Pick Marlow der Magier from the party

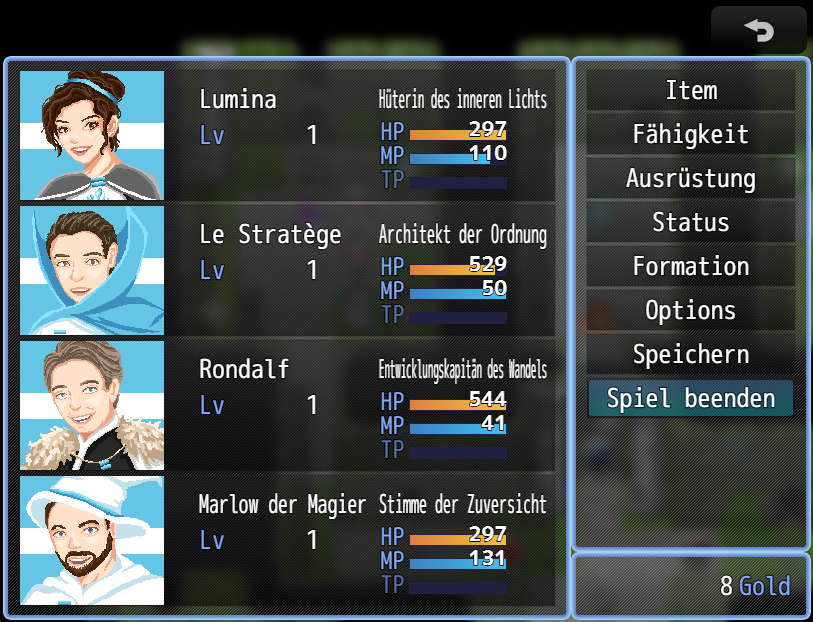(x=287, y=540)
